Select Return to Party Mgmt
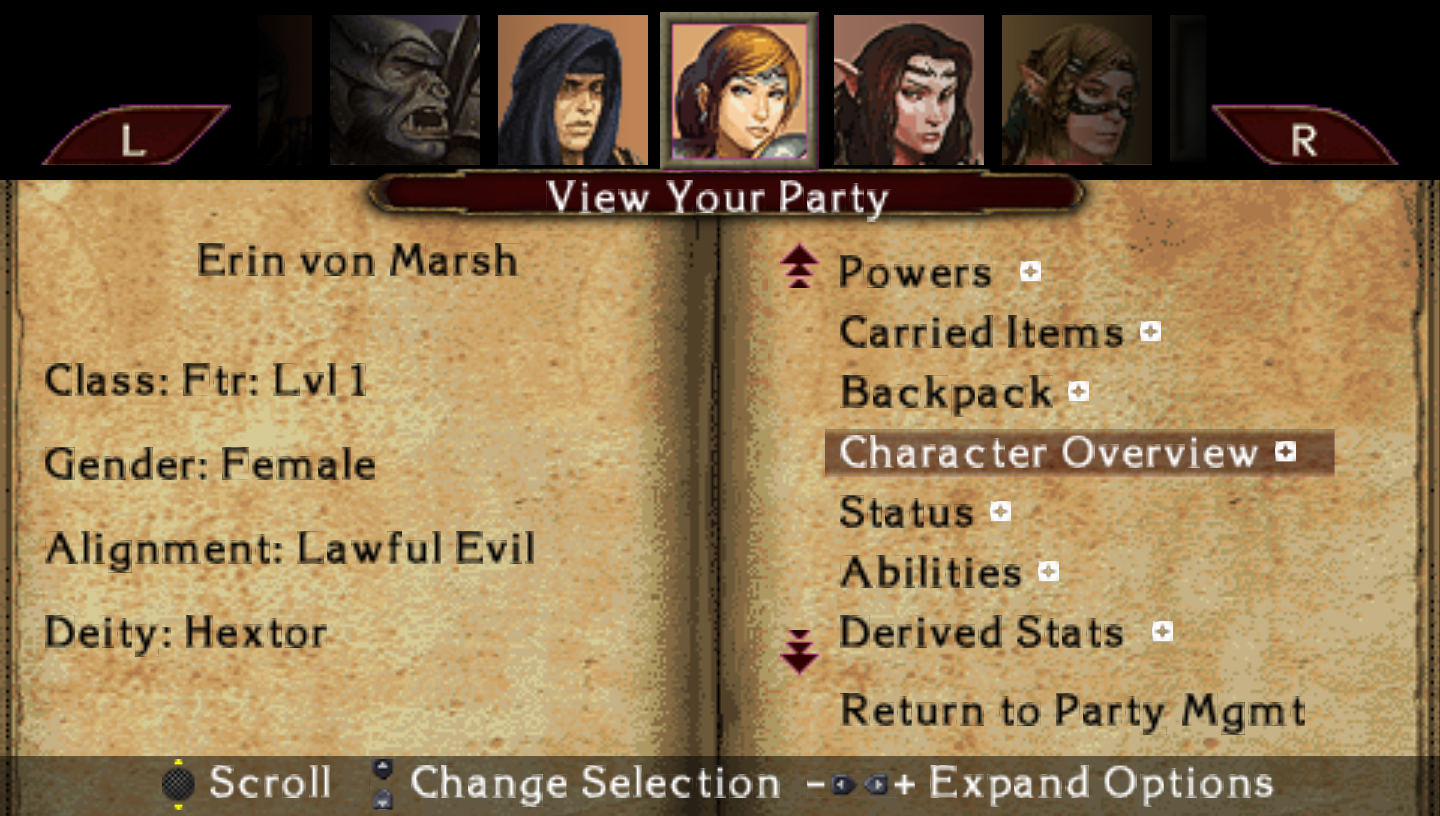1440x816 pixels. [x=1072, y=711]
